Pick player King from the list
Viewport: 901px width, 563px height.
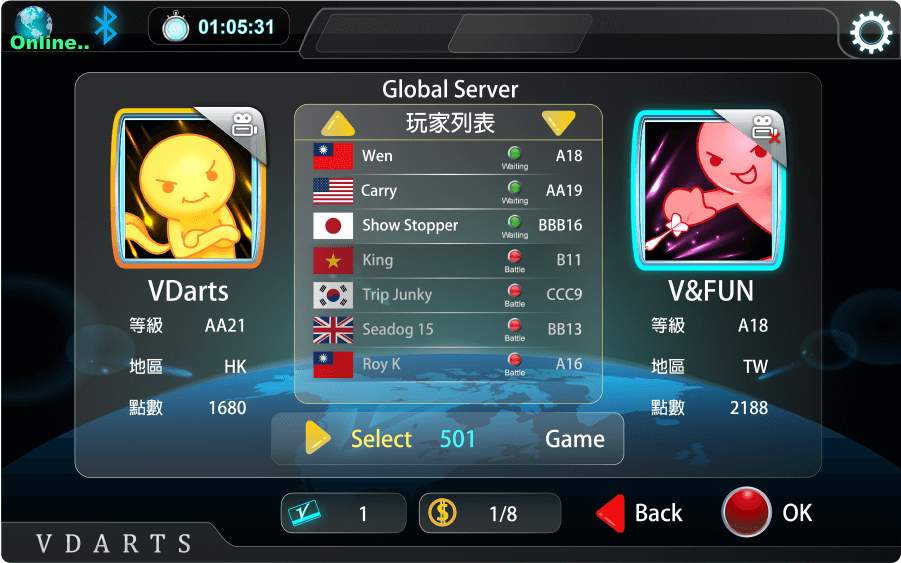click(448, 260)
